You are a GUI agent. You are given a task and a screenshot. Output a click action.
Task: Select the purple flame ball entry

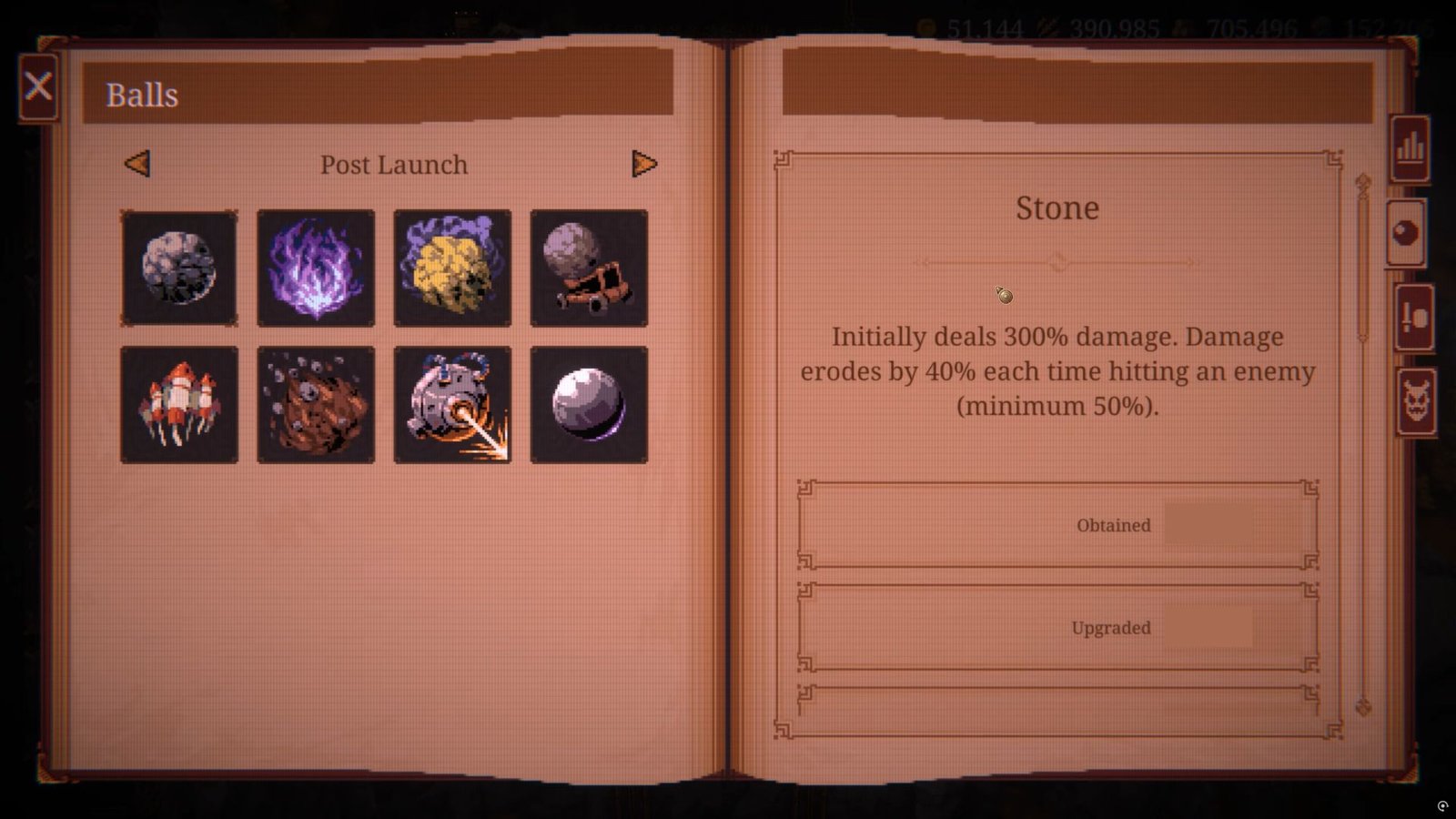coord(316,268)
